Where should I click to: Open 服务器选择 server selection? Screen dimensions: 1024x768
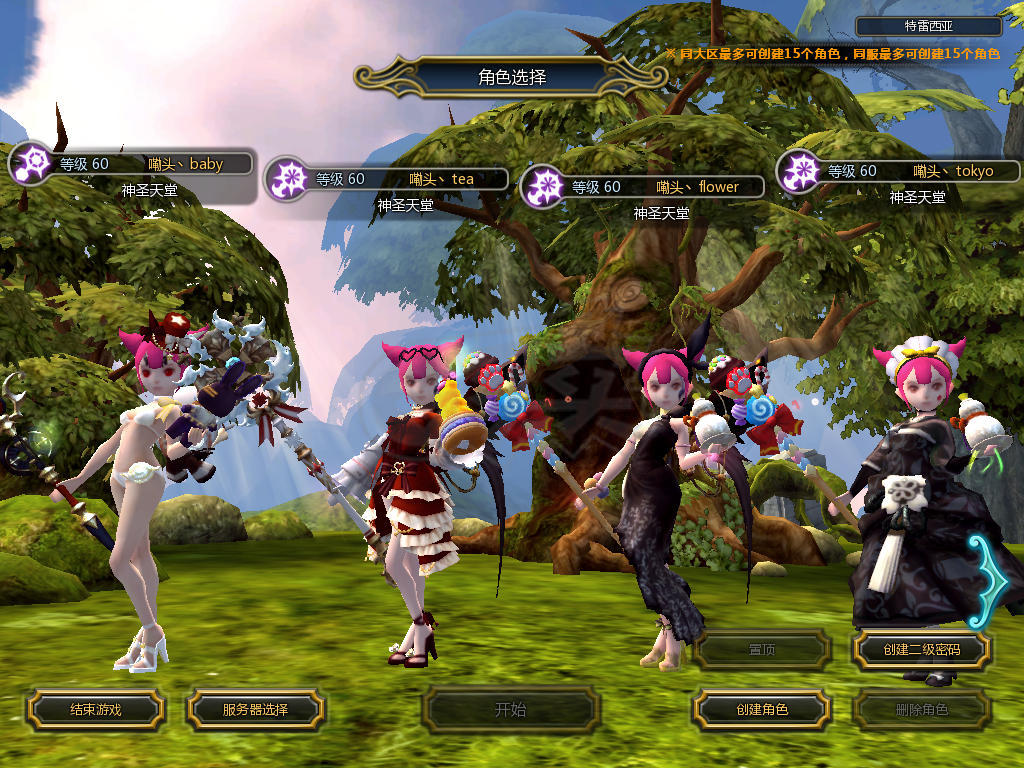(x=255, y=710)
